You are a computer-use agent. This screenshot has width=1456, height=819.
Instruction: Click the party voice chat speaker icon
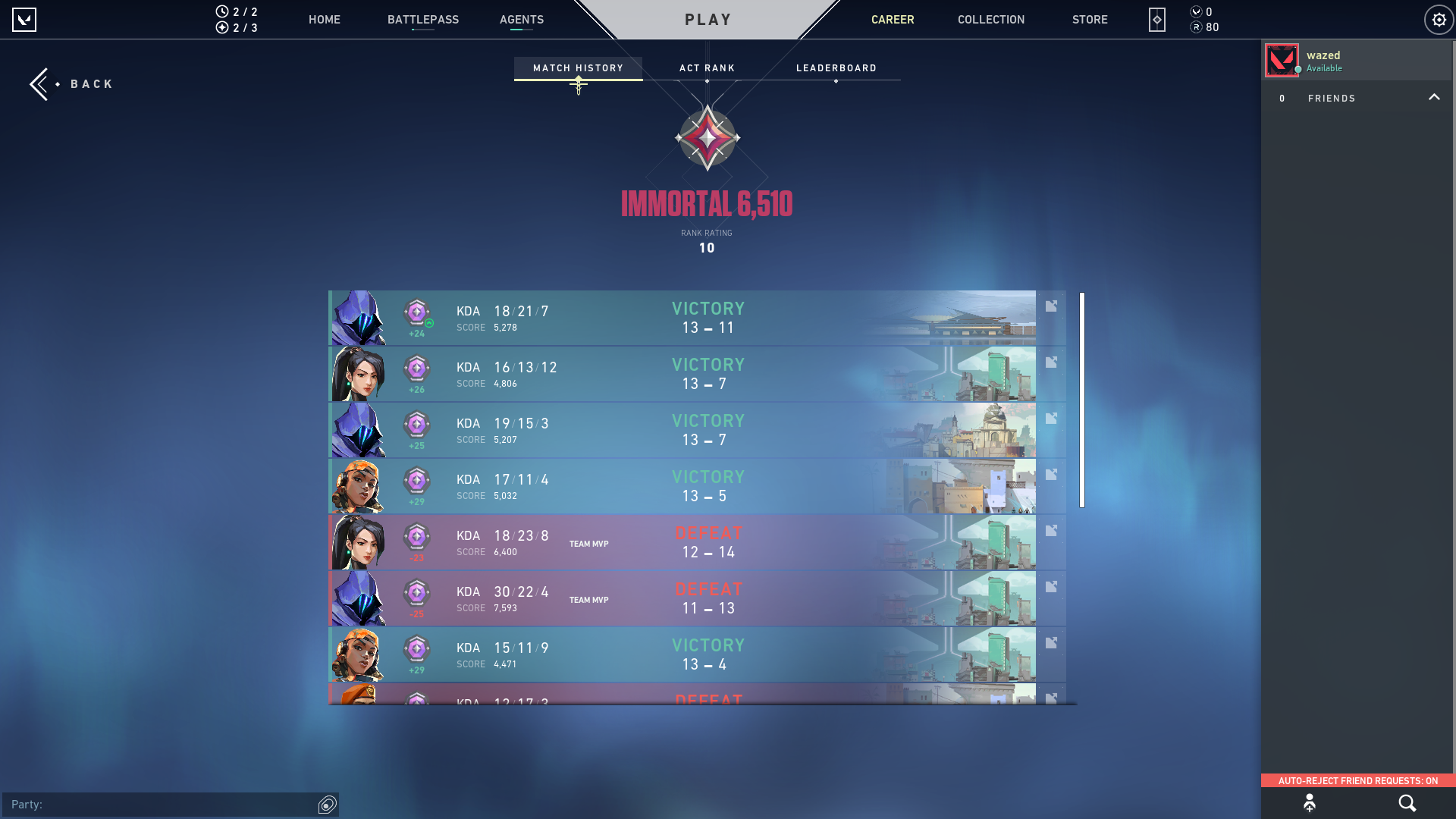tap(326, 805)
